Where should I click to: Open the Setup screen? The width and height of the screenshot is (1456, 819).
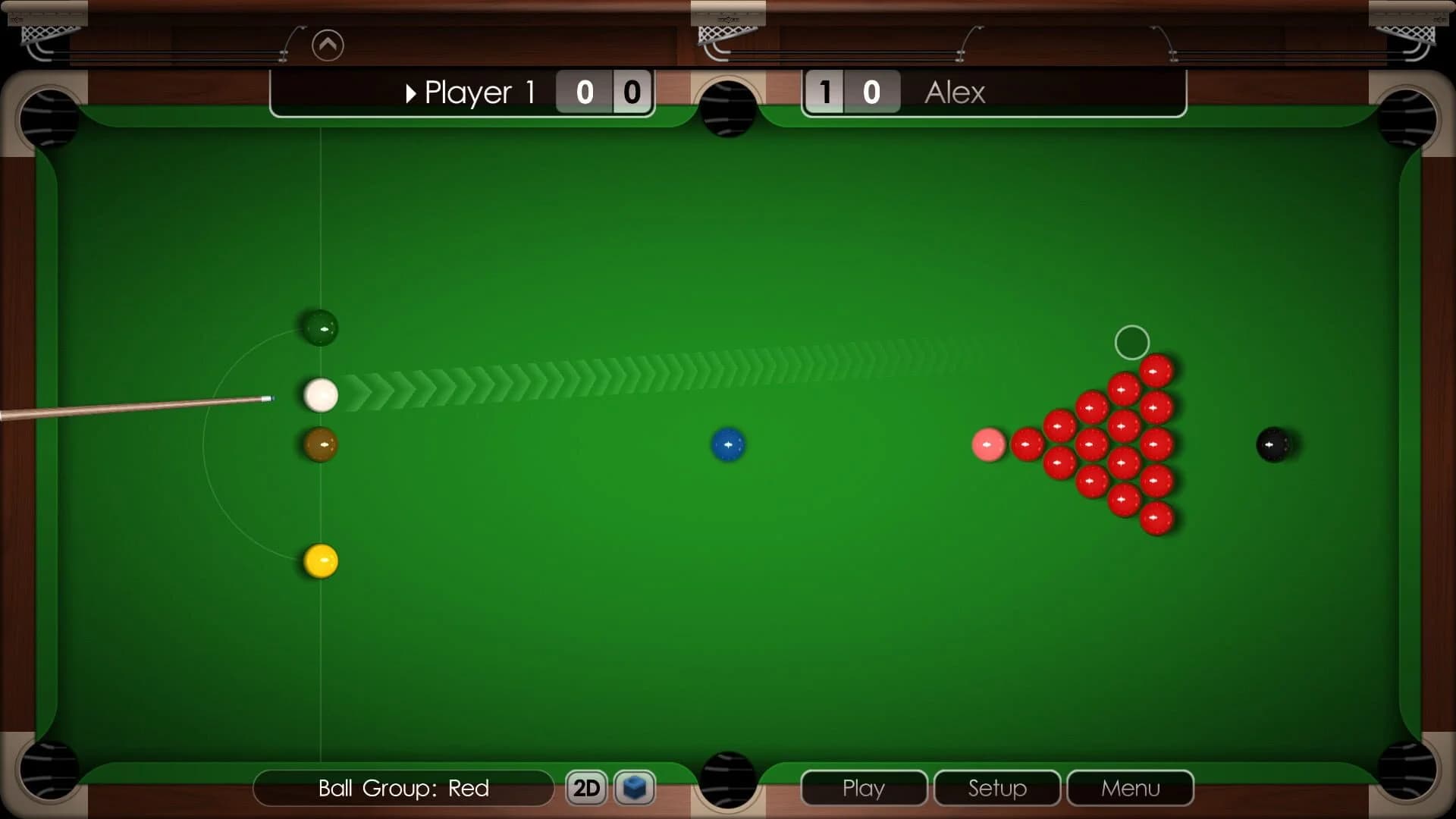tap(996, 788)
